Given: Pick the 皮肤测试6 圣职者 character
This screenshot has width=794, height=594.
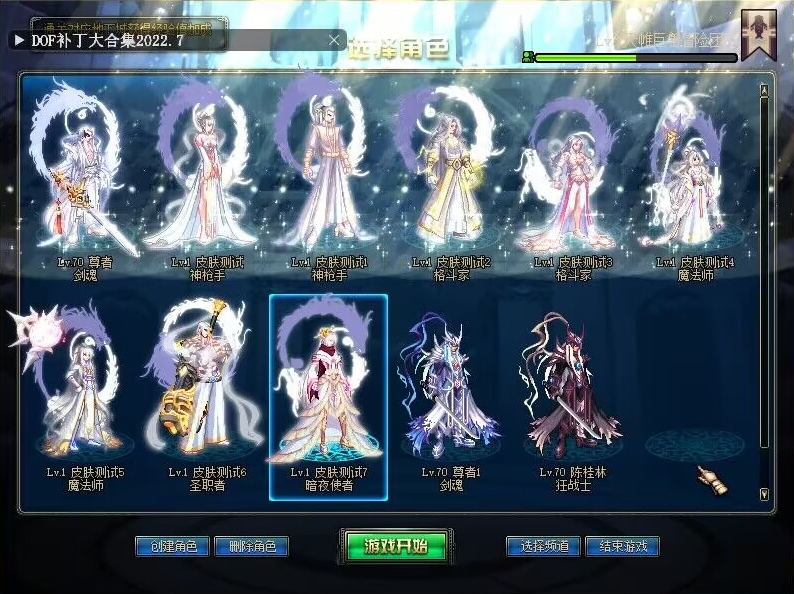Looking at the screenshot, I should (x=207, y=390).
